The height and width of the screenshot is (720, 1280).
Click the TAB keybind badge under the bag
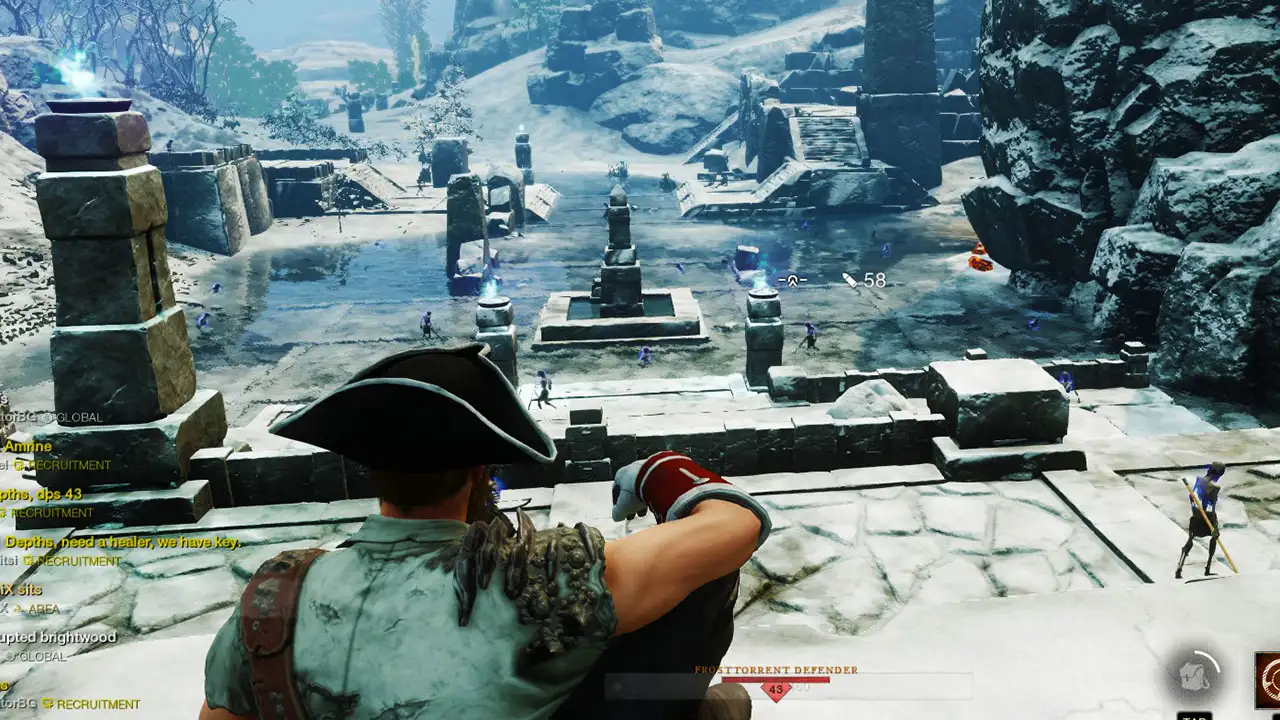coord(1194,716)
